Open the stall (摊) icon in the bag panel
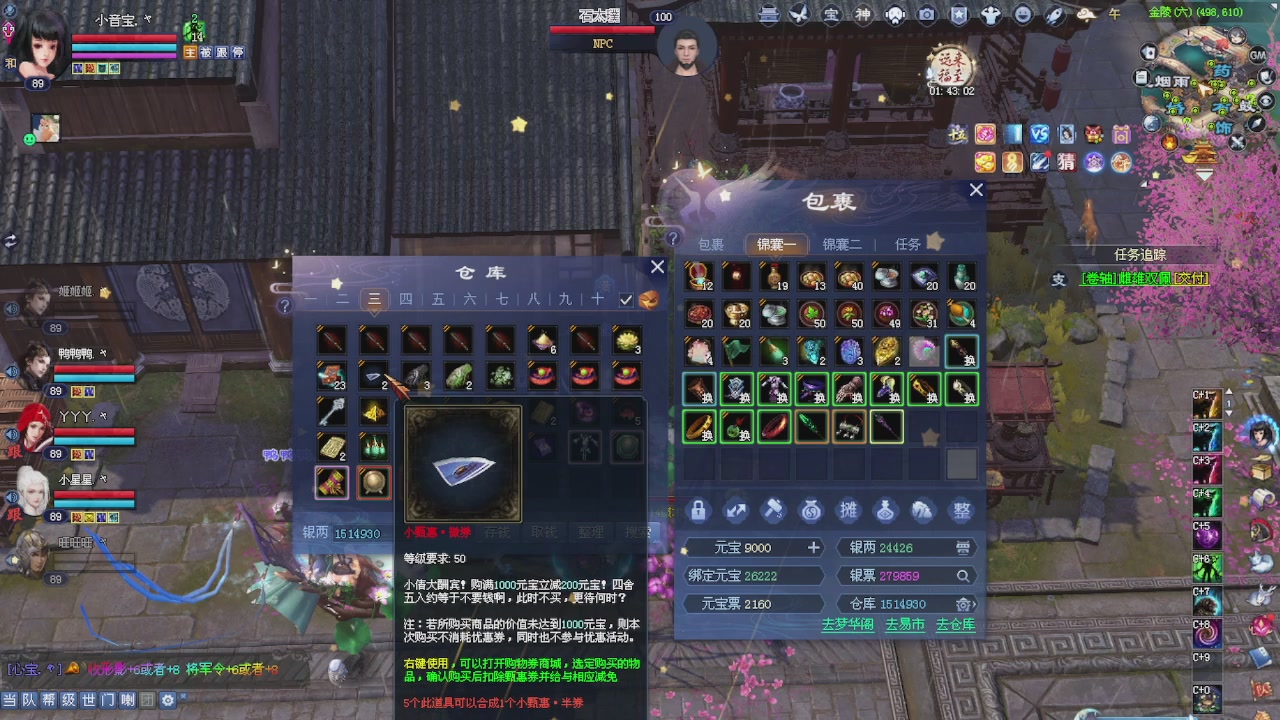 point(849,511)
